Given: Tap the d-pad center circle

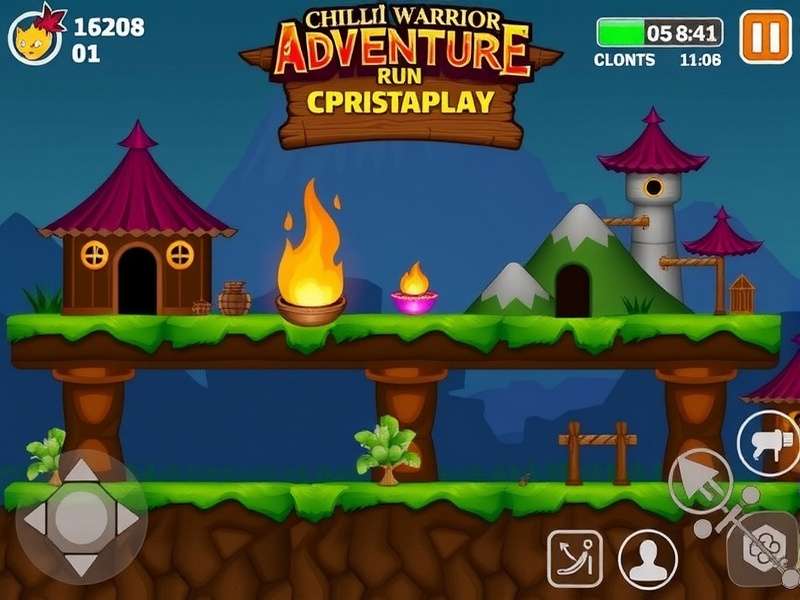Looking at the screenshot, I should pyautogui.click(x=81, y=517).
